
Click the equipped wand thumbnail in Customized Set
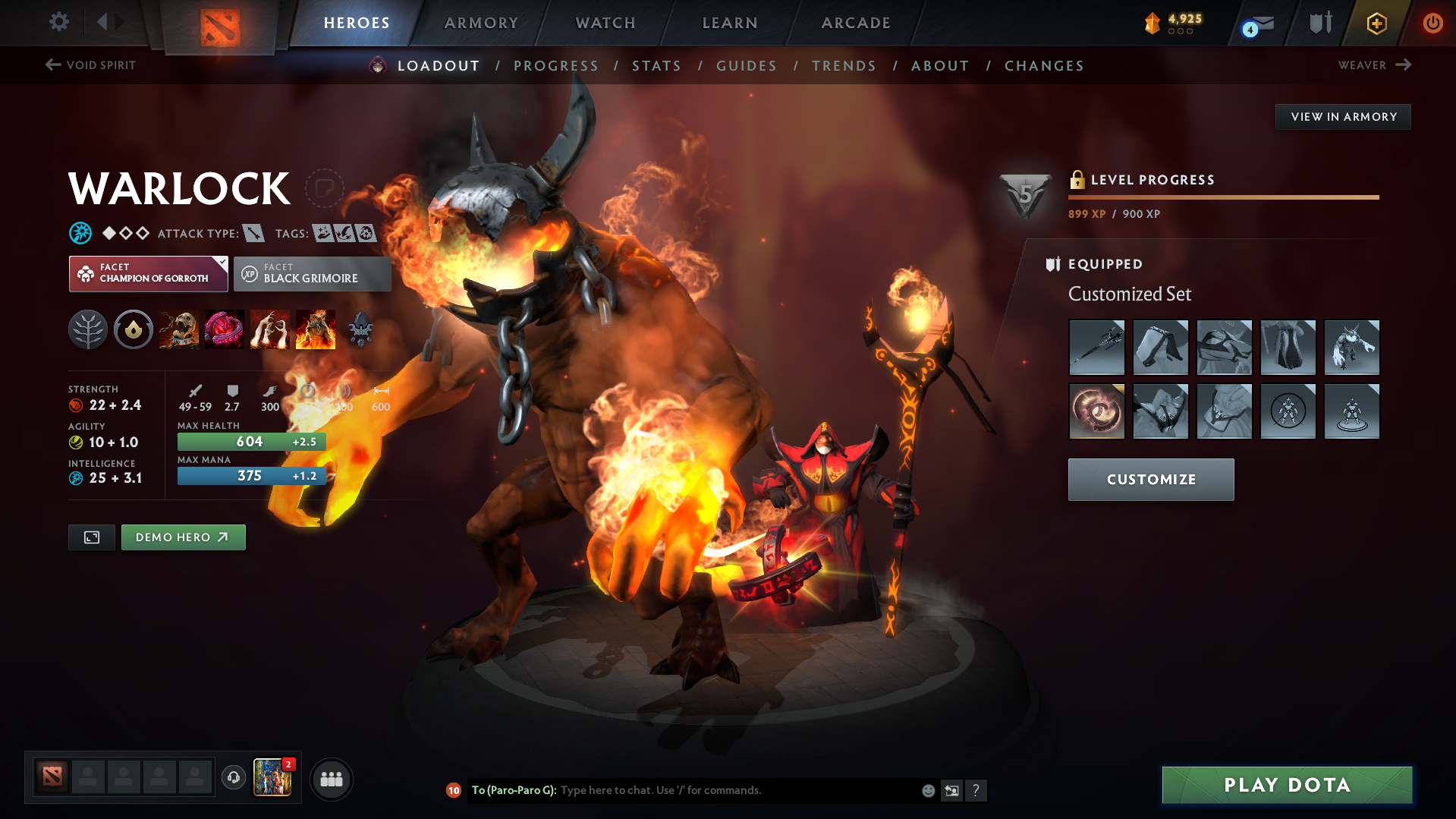[1096, 348]
